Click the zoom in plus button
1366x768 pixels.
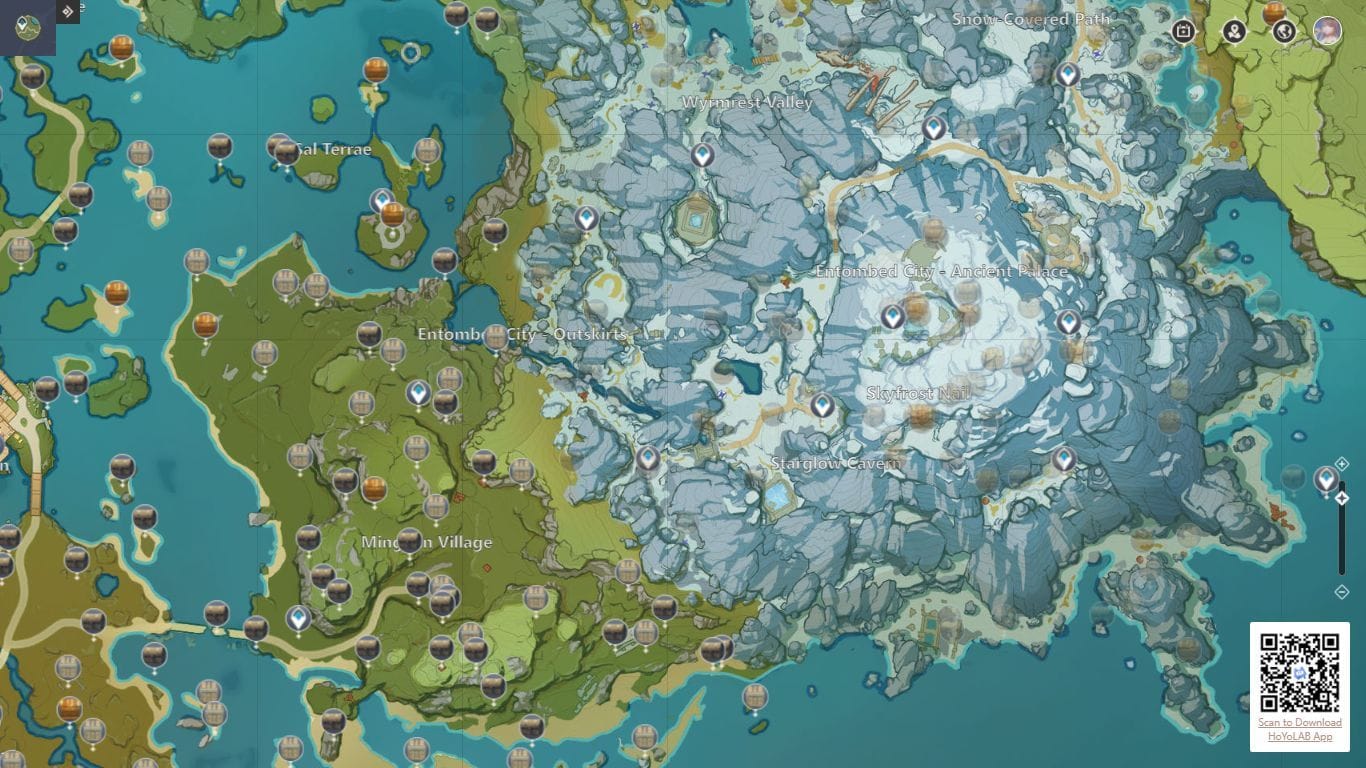click(1342, 464)
